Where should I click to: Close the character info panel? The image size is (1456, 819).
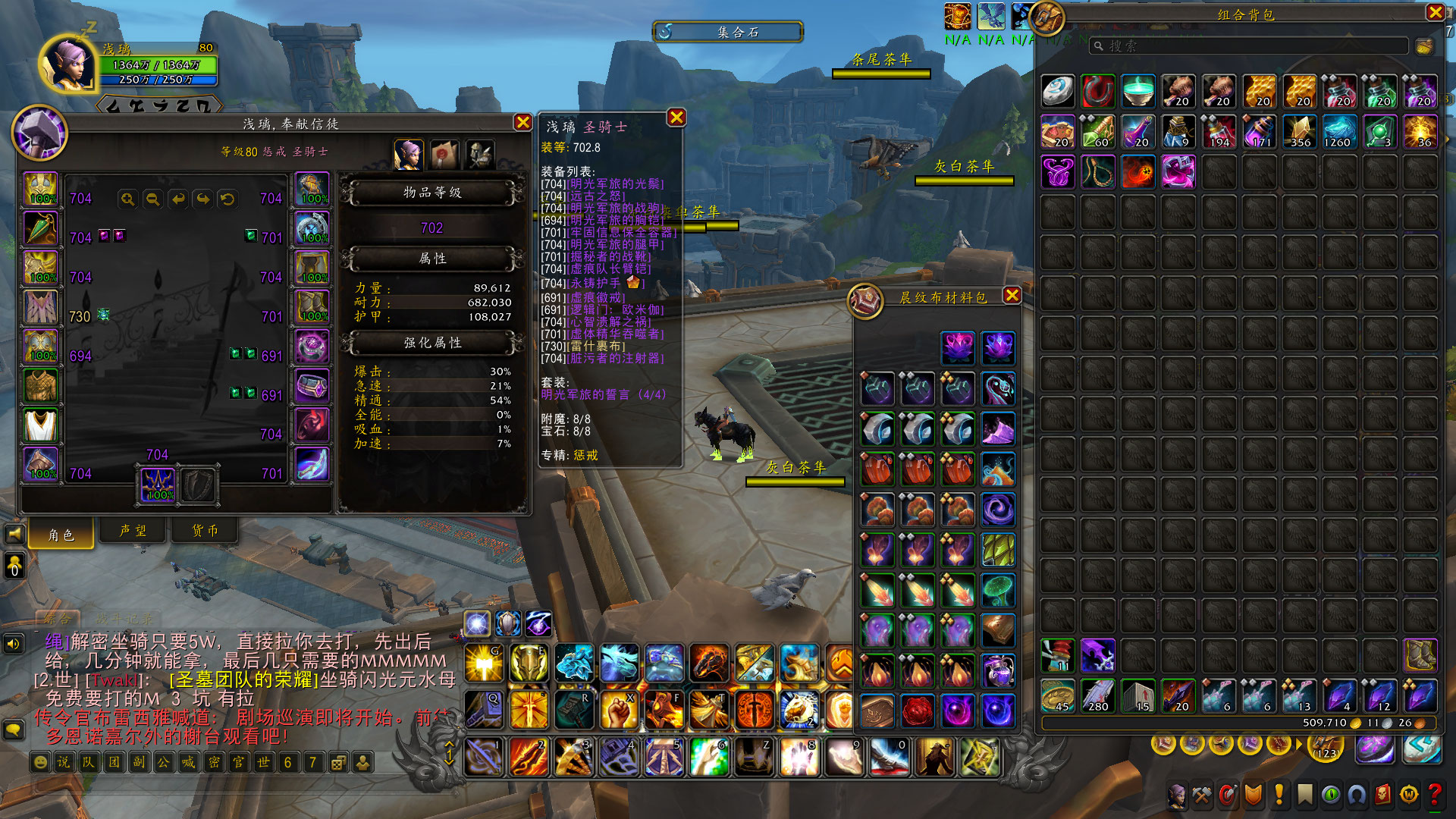(x=522, y=122)
